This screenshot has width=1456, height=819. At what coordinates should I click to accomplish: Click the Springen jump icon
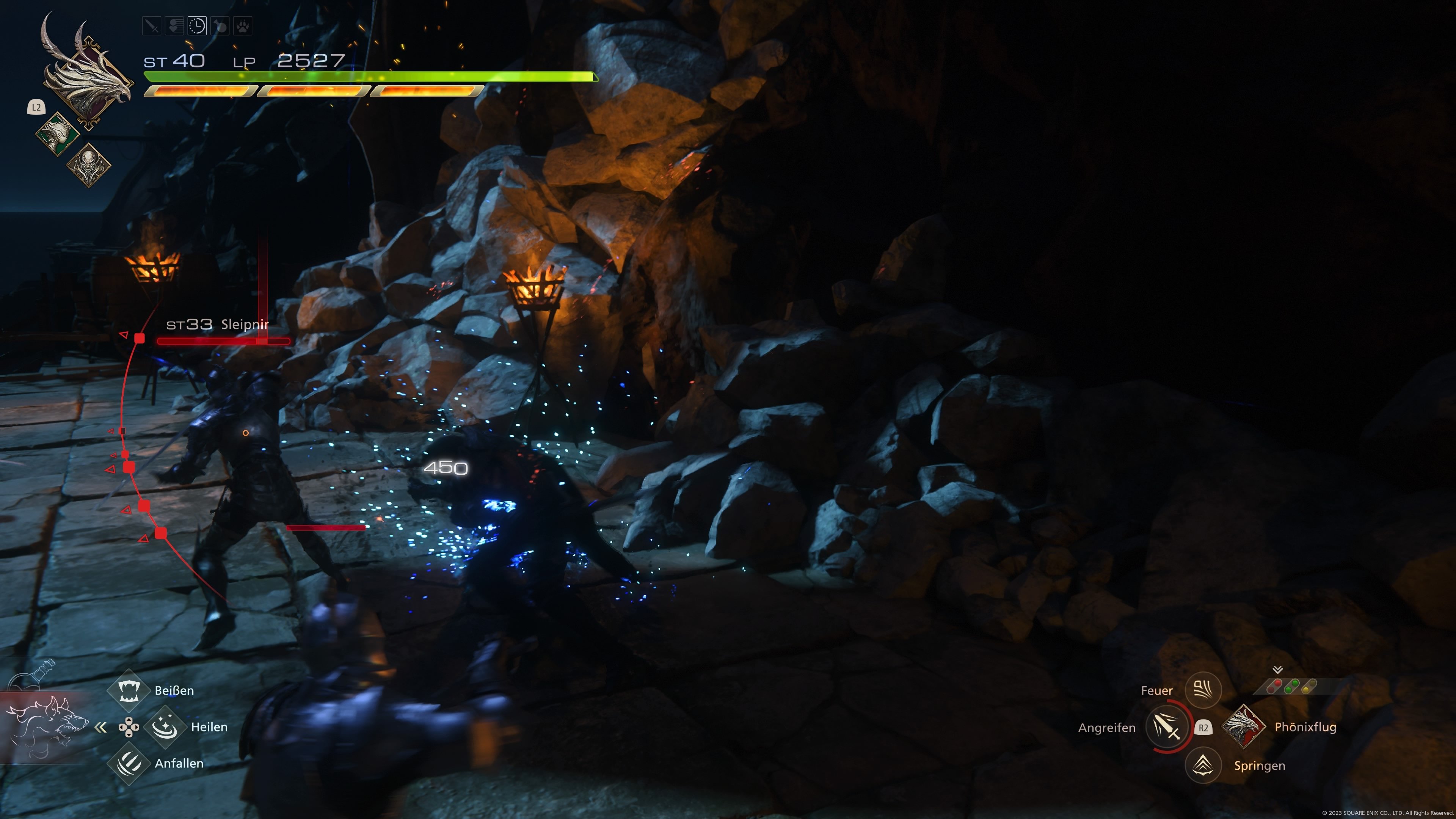click(x=1203, y=765)
